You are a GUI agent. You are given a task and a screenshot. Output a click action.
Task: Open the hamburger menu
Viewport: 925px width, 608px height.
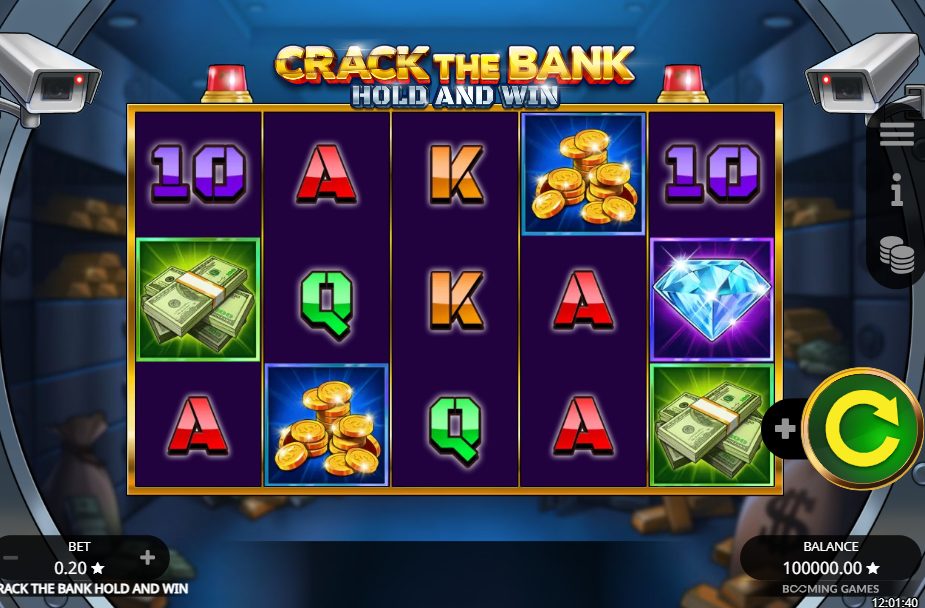click(x=896, y=136)
